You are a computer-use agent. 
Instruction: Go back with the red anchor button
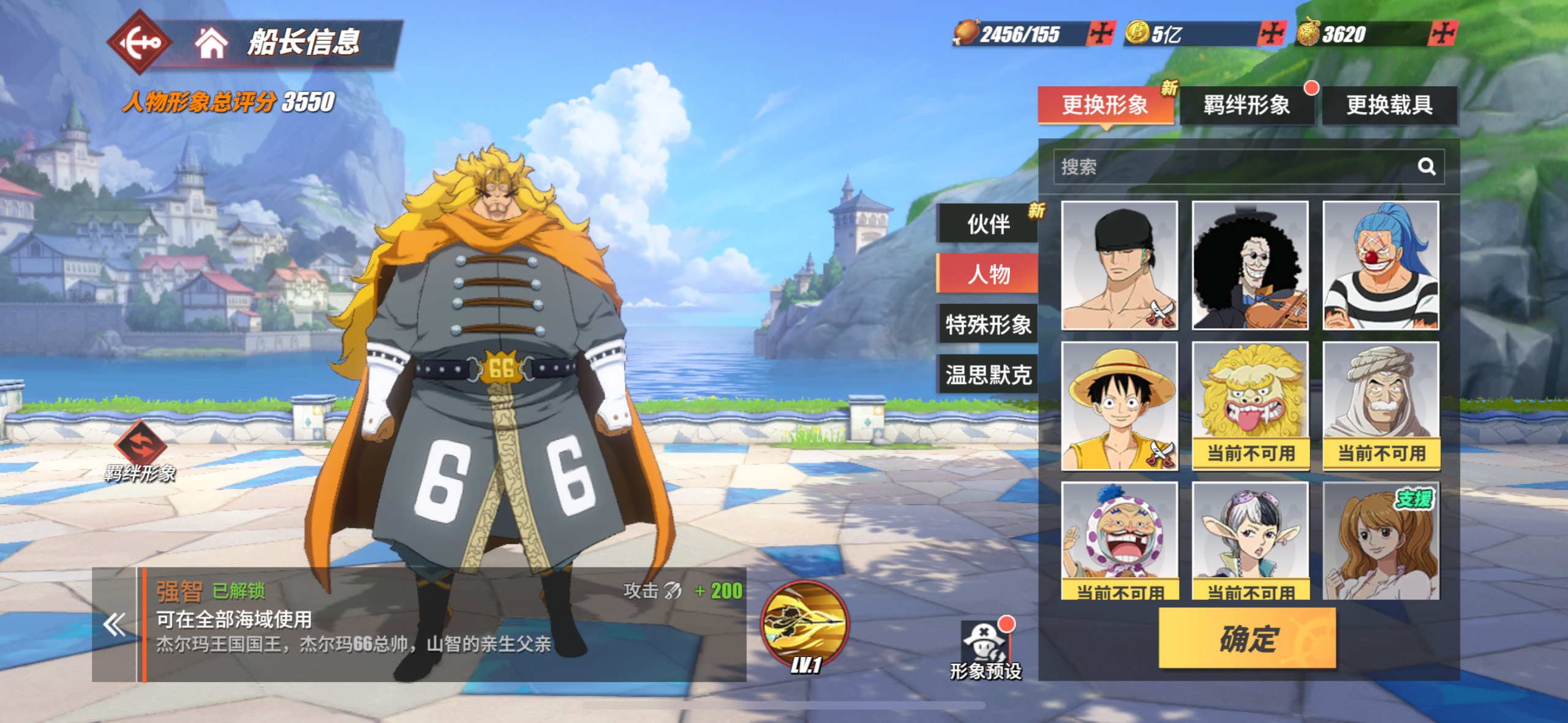138,42
